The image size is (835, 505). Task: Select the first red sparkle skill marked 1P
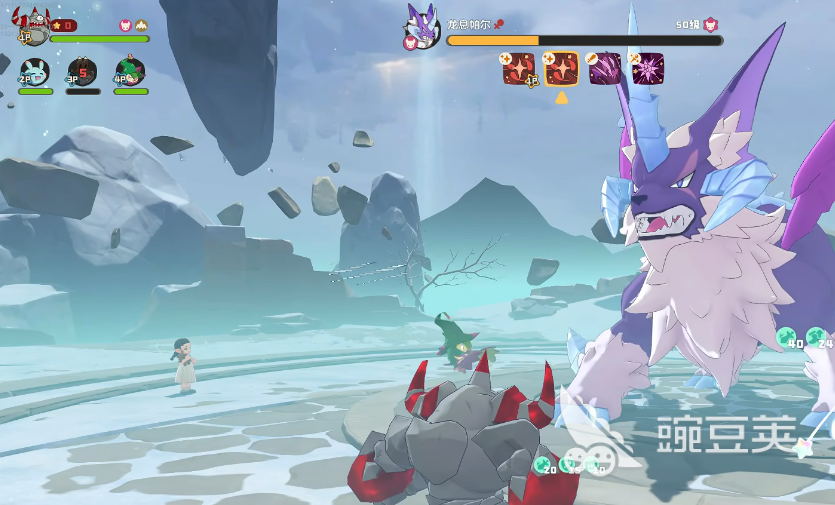(x=518, y=68)
